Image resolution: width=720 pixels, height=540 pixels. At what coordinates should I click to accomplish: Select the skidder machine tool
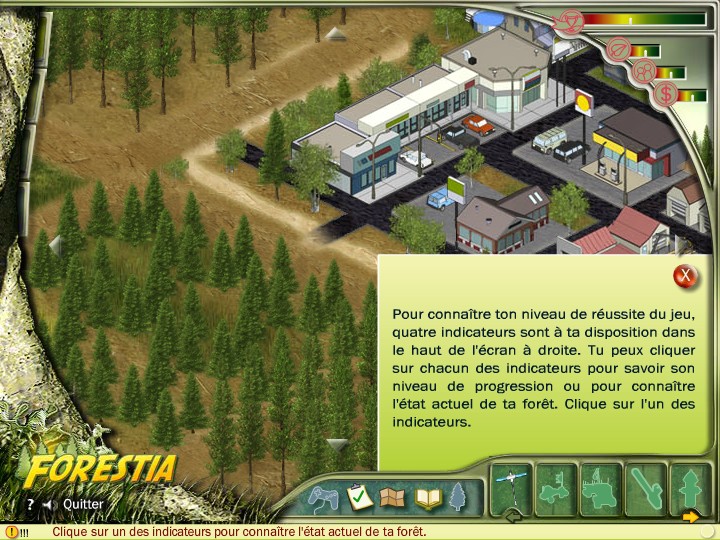[x=556, y=488]
